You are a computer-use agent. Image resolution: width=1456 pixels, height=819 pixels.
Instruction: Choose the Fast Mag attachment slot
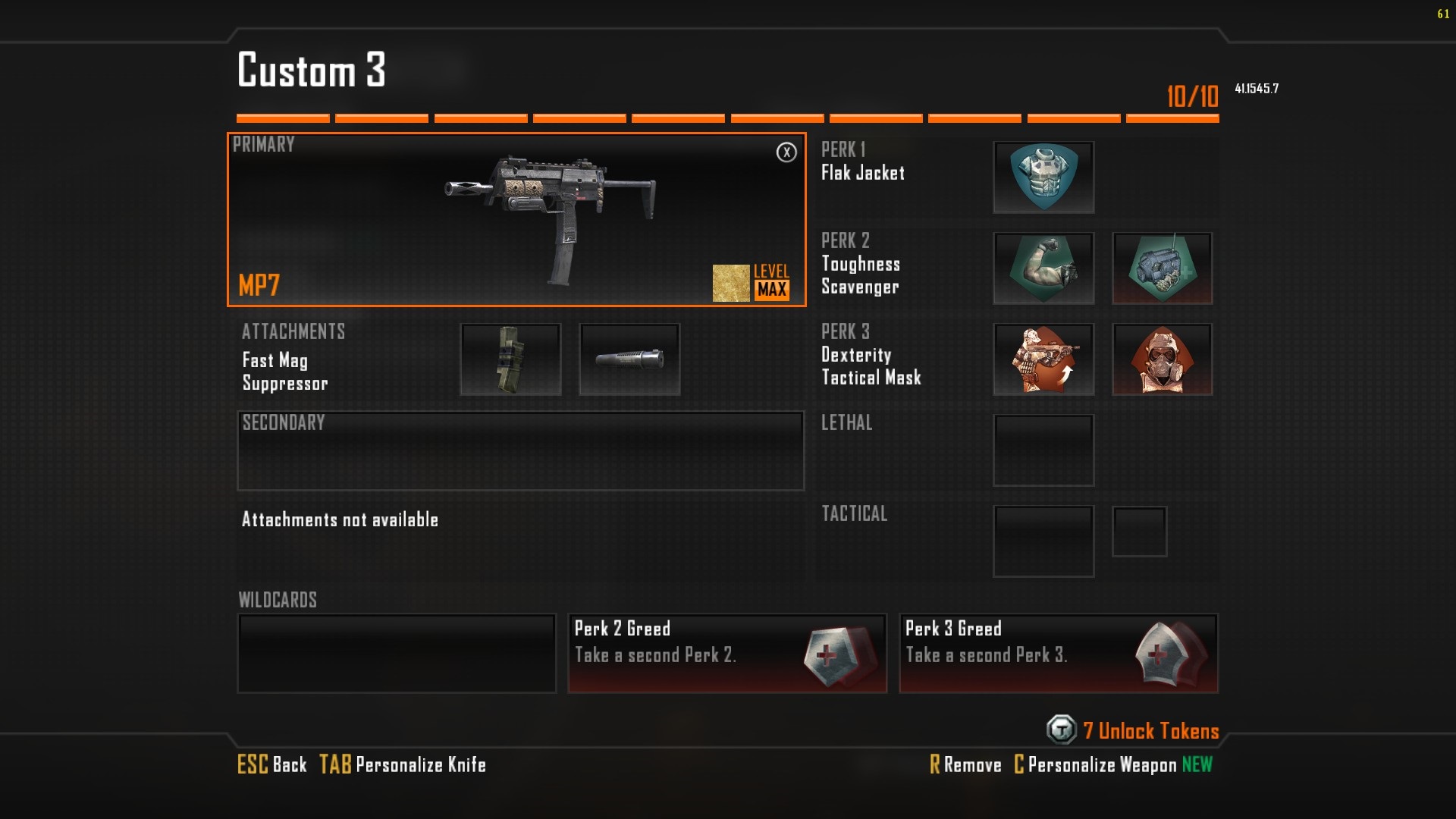click(x=510, y=359)
